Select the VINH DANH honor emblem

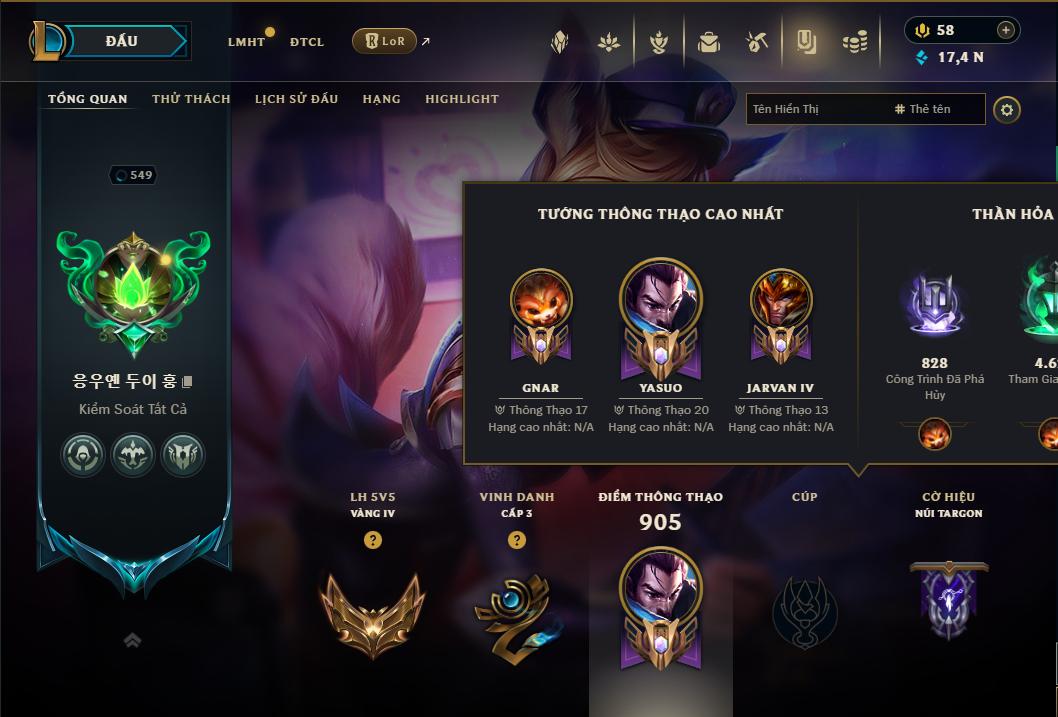pyautogui.click(x=516, y=615)
